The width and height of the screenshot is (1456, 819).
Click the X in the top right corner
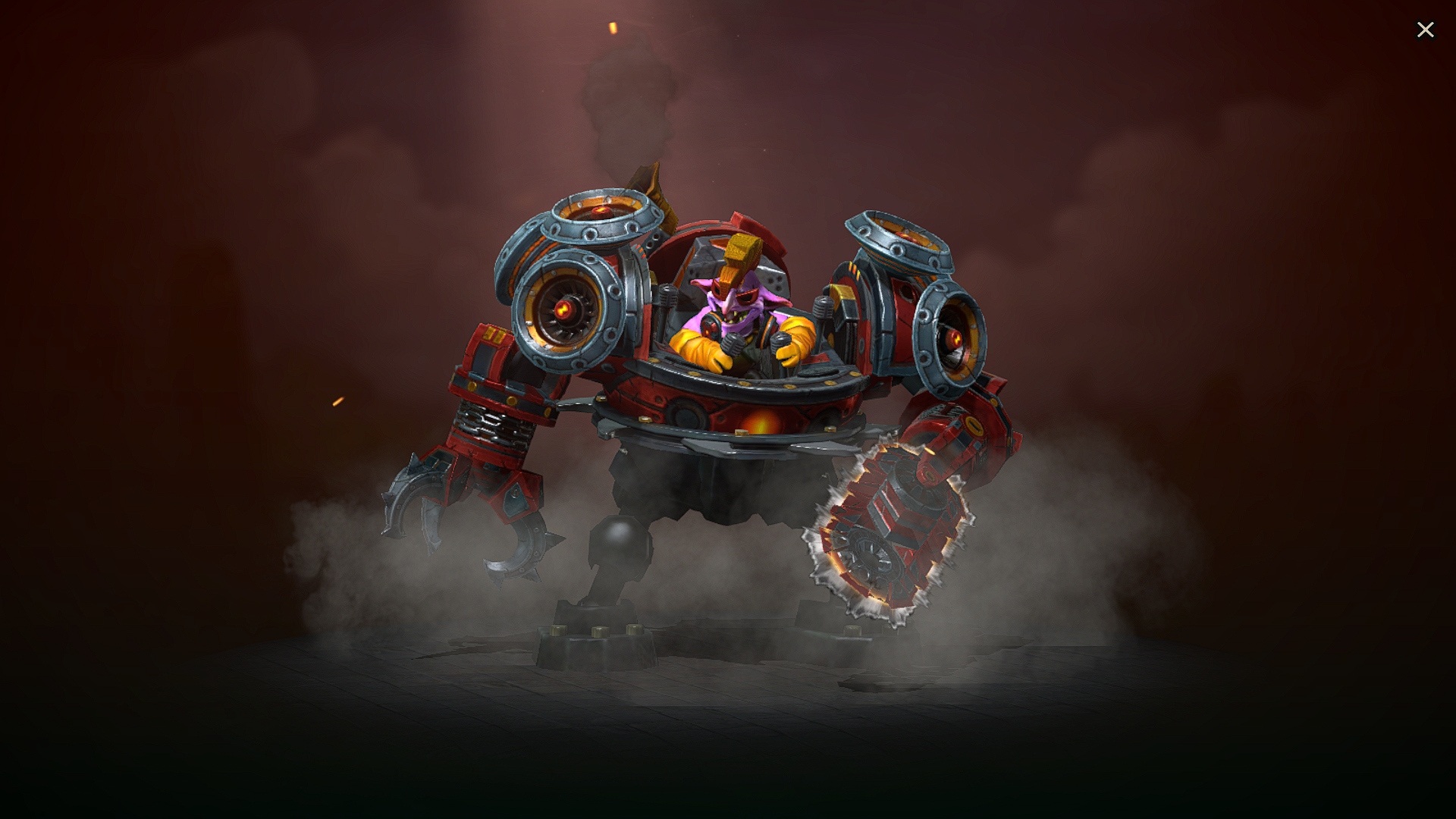(x=1426, y=29)
